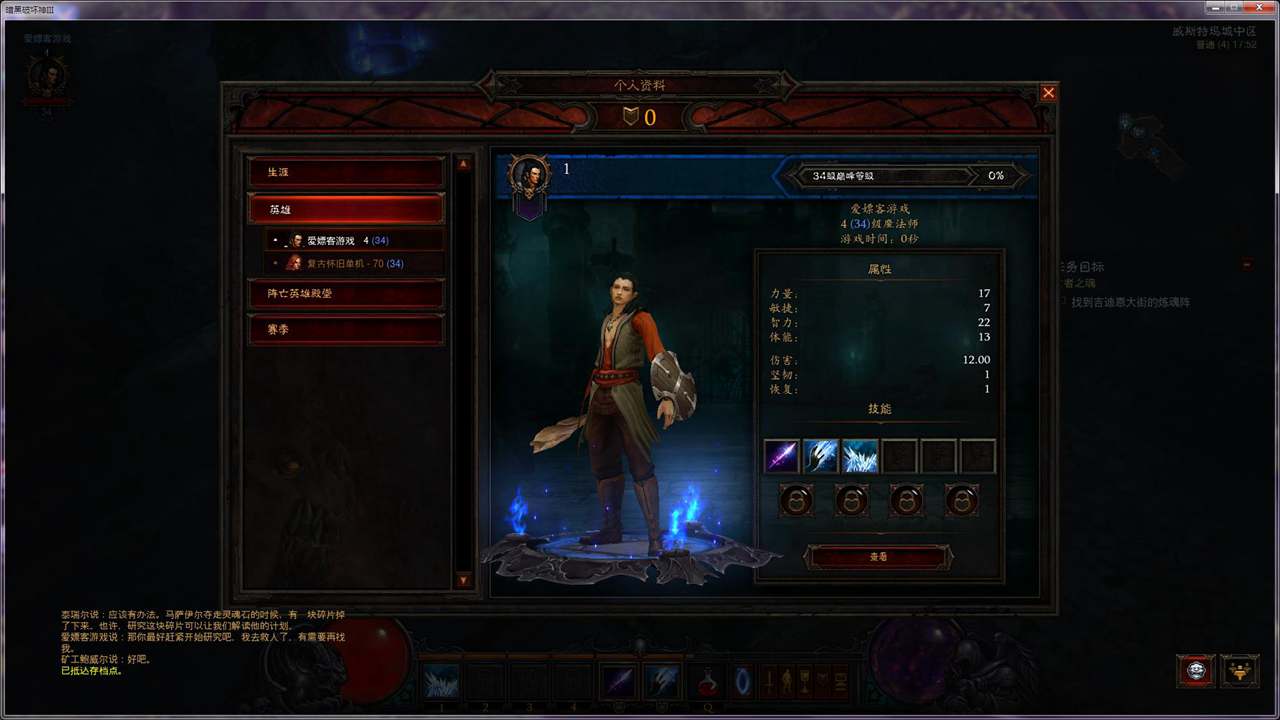Select the ice shard claw skill in profile
The width and height of the screenshot is (1280, 720).
[820, 456]
